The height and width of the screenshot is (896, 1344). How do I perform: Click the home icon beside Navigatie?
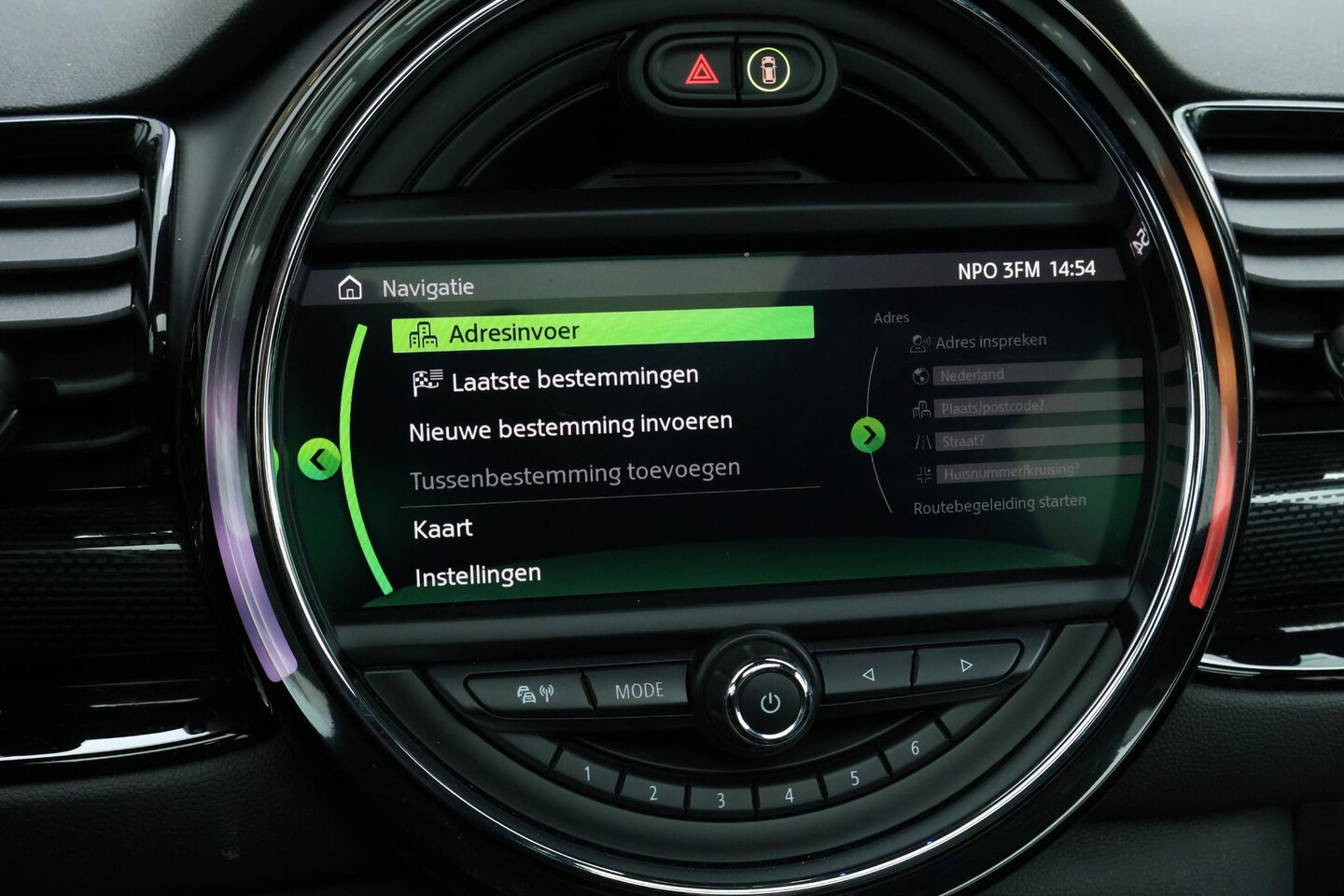pyautogui.click(x=350, y=287)
